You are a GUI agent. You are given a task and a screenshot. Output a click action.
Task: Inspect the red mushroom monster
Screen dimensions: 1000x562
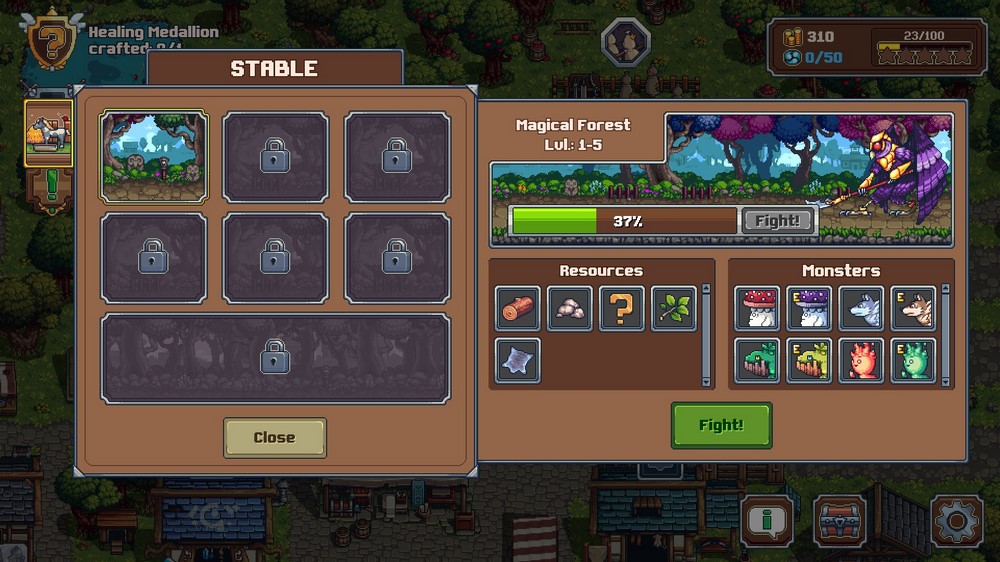[x=757, y=309]
